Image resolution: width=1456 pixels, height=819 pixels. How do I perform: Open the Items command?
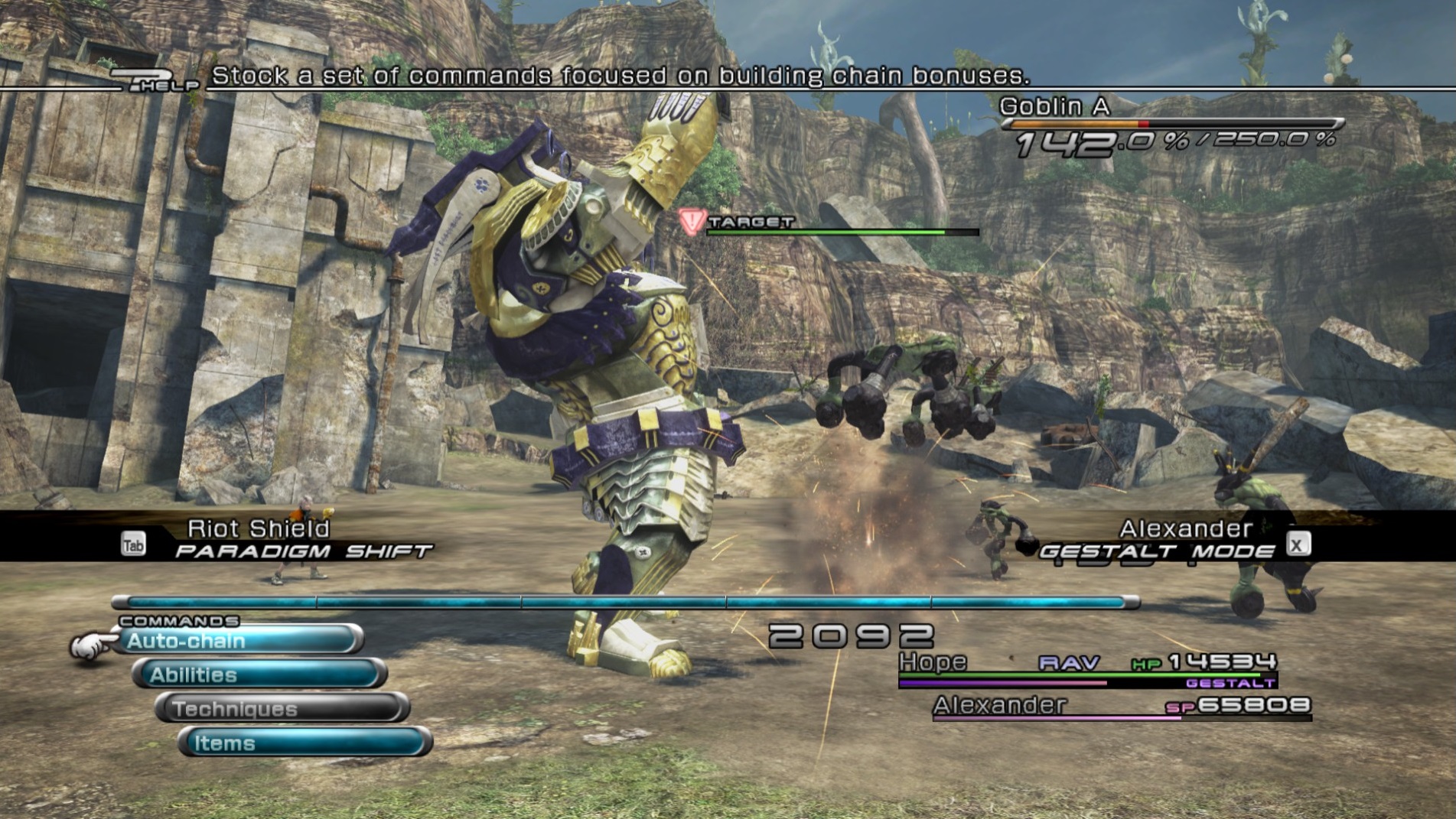[x=305, y=743]
